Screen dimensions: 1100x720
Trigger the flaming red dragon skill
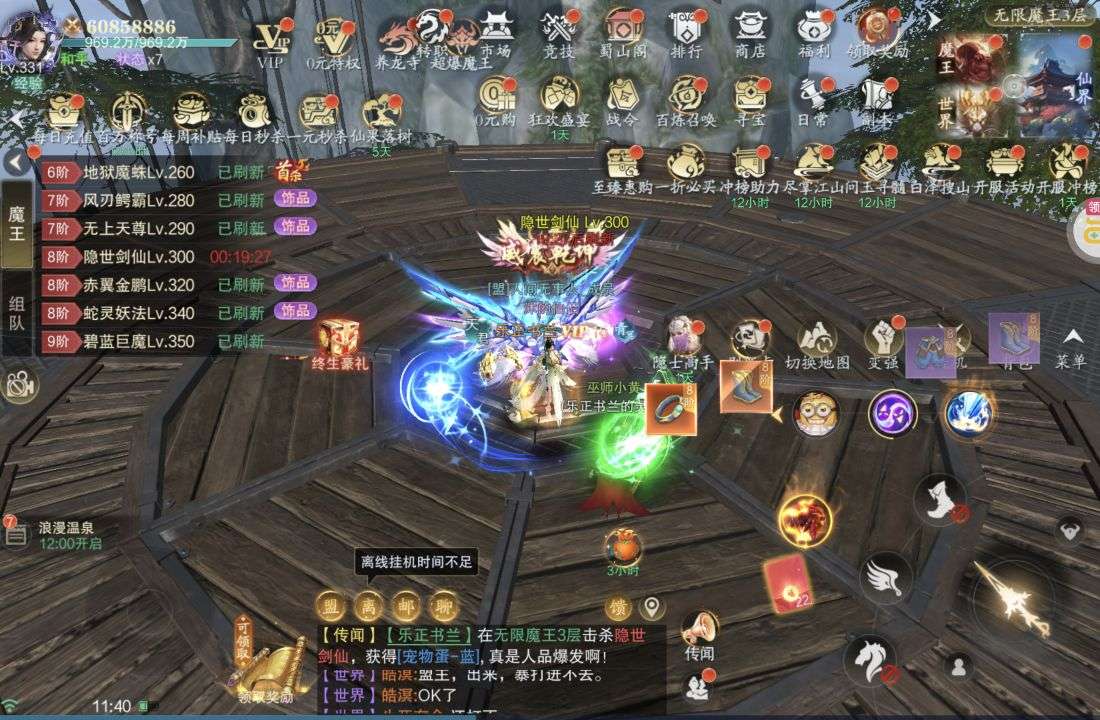[805, 518]
